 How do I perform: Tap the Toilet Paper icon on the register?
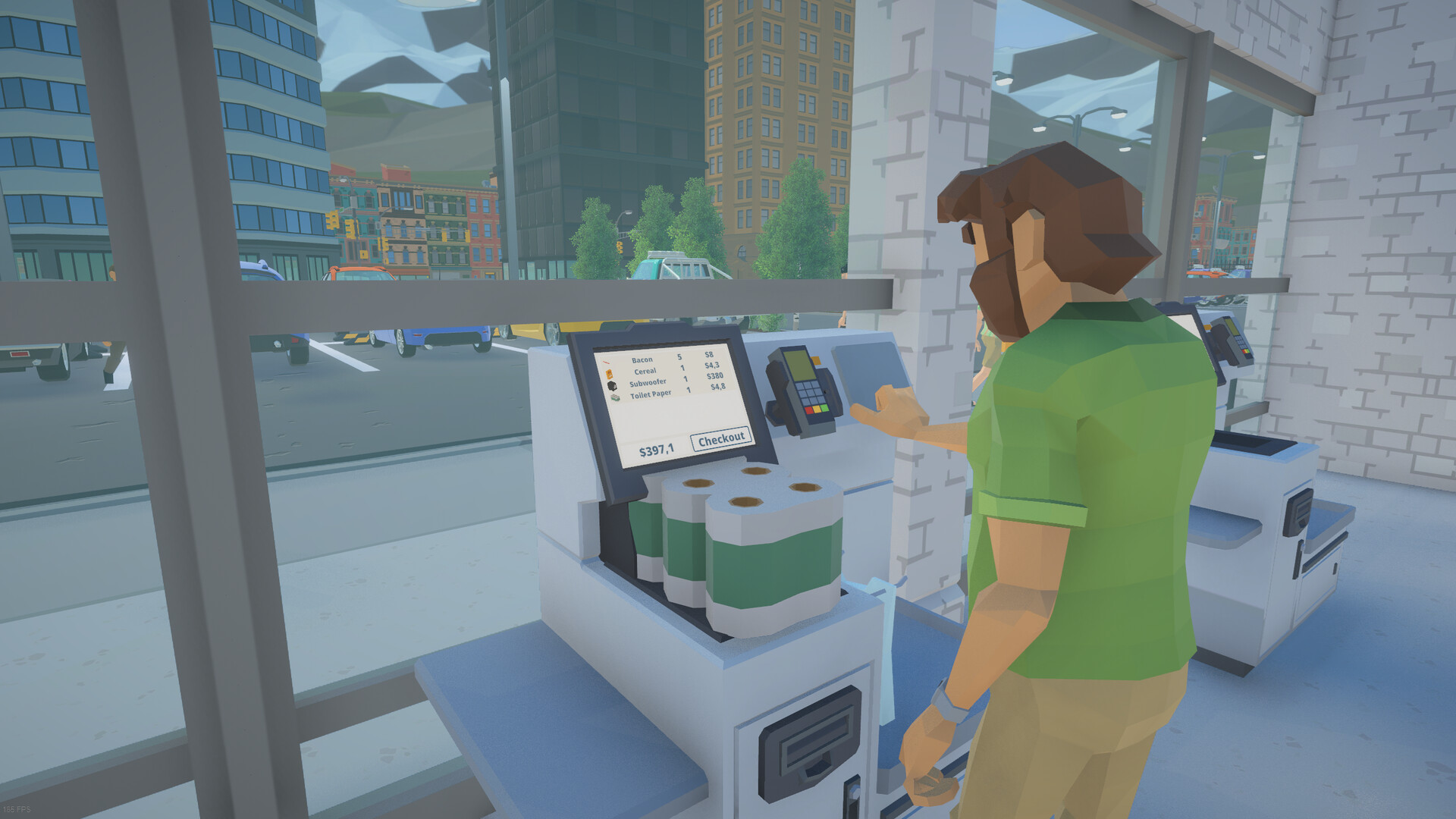[x=616, y=397]
